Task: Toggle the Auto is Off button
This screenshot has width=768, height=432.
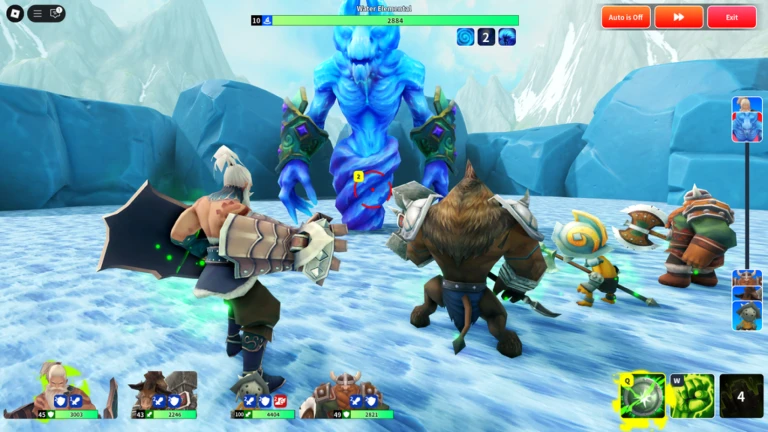Action: pos(626,17)
